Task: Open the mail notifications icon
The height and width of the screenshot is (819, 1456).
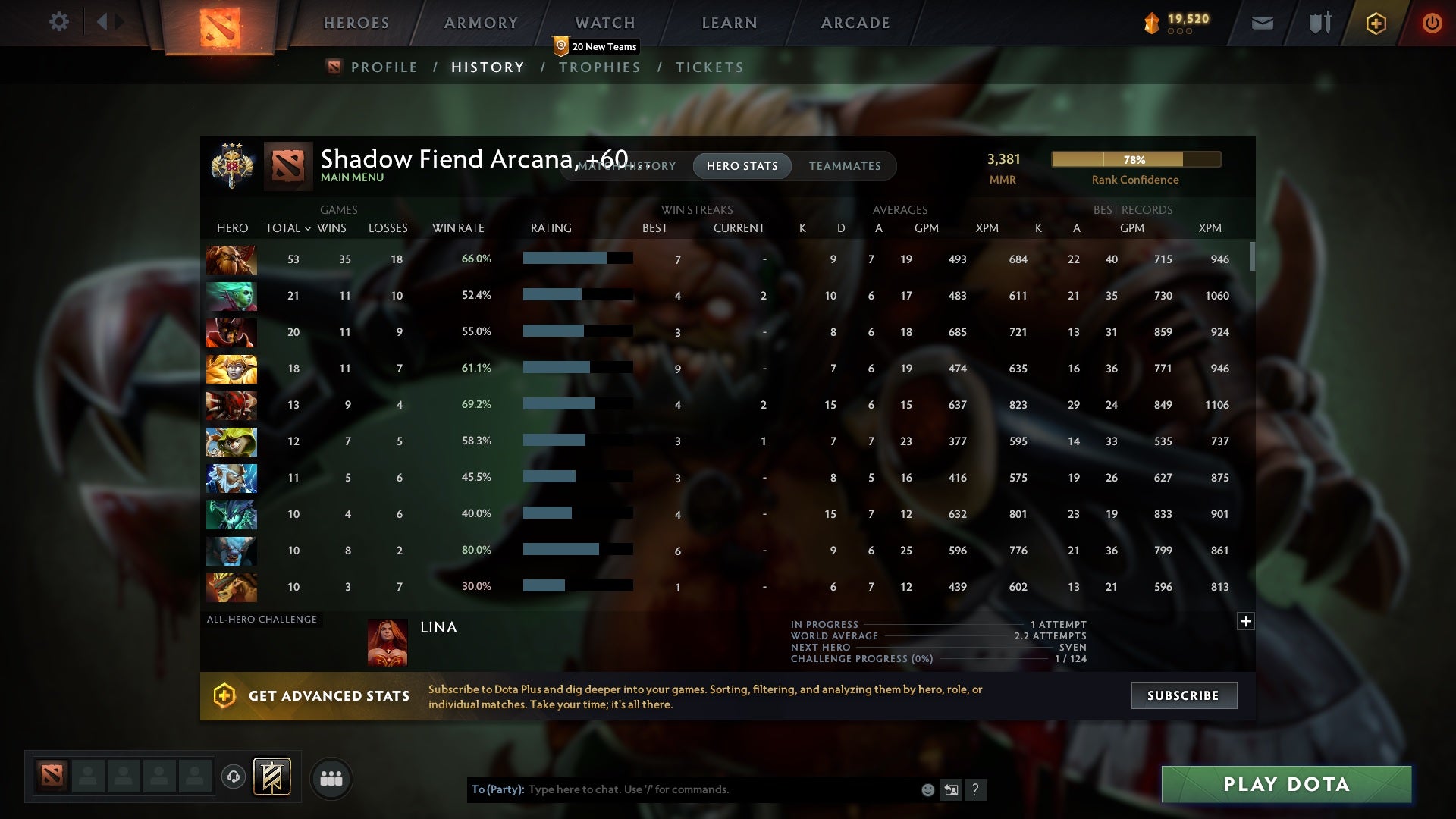Action: click(x=1261, y=23)
